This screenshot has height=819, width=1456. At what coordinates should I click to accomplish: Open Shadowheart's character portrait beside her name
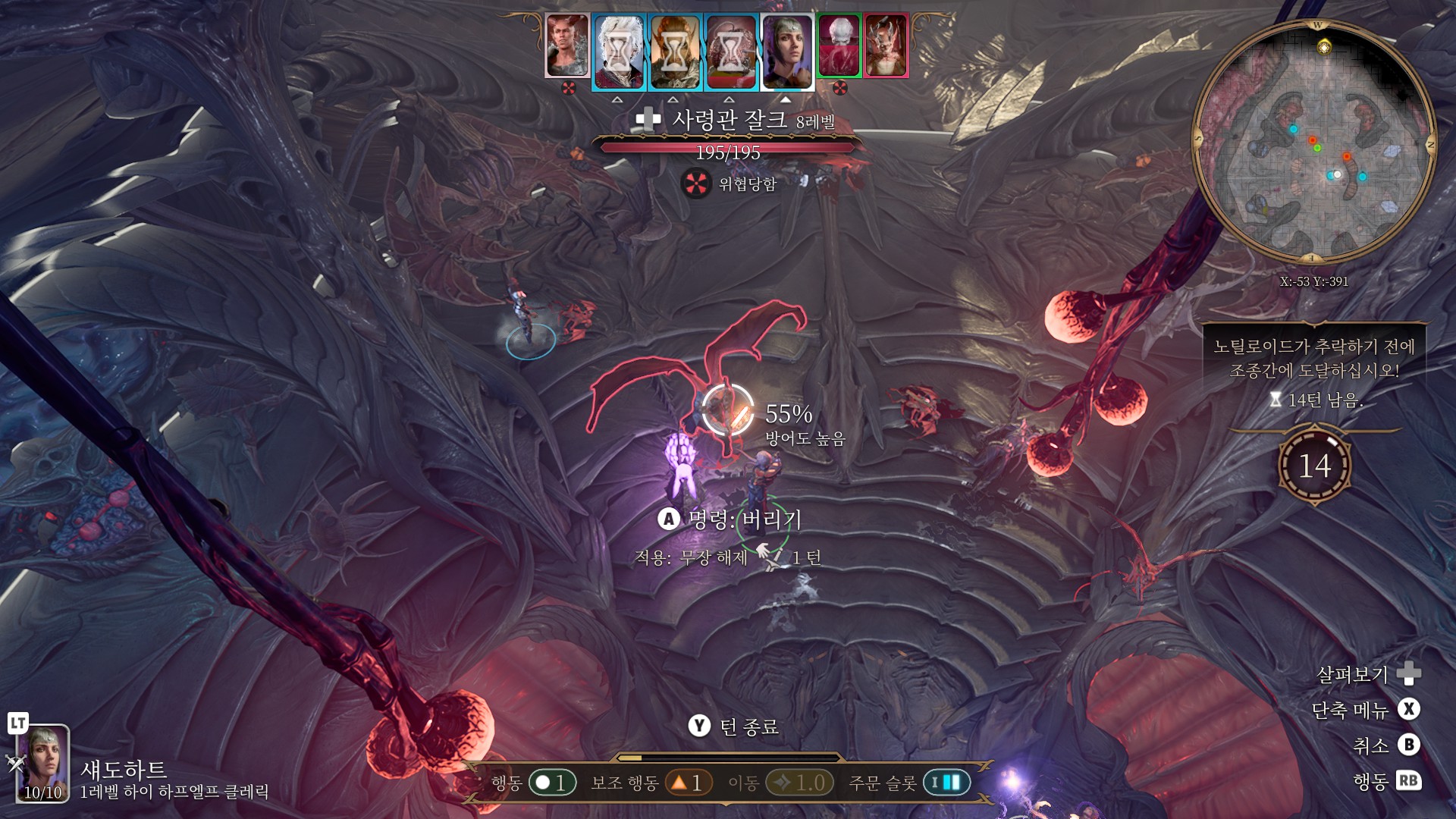(43, 762)
